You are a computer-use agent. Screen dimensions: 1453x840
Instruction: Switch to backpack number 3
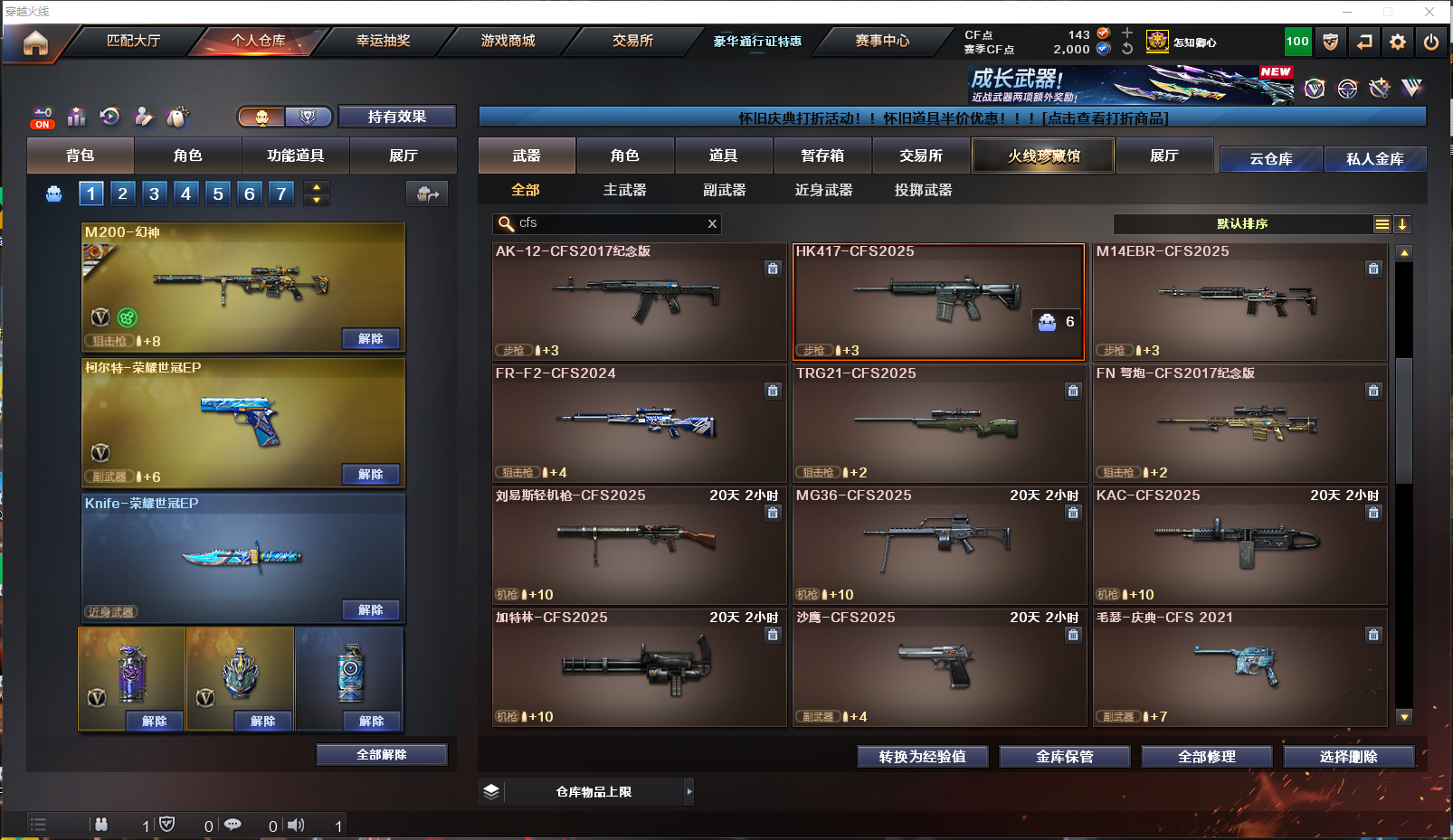pos(155,193)
